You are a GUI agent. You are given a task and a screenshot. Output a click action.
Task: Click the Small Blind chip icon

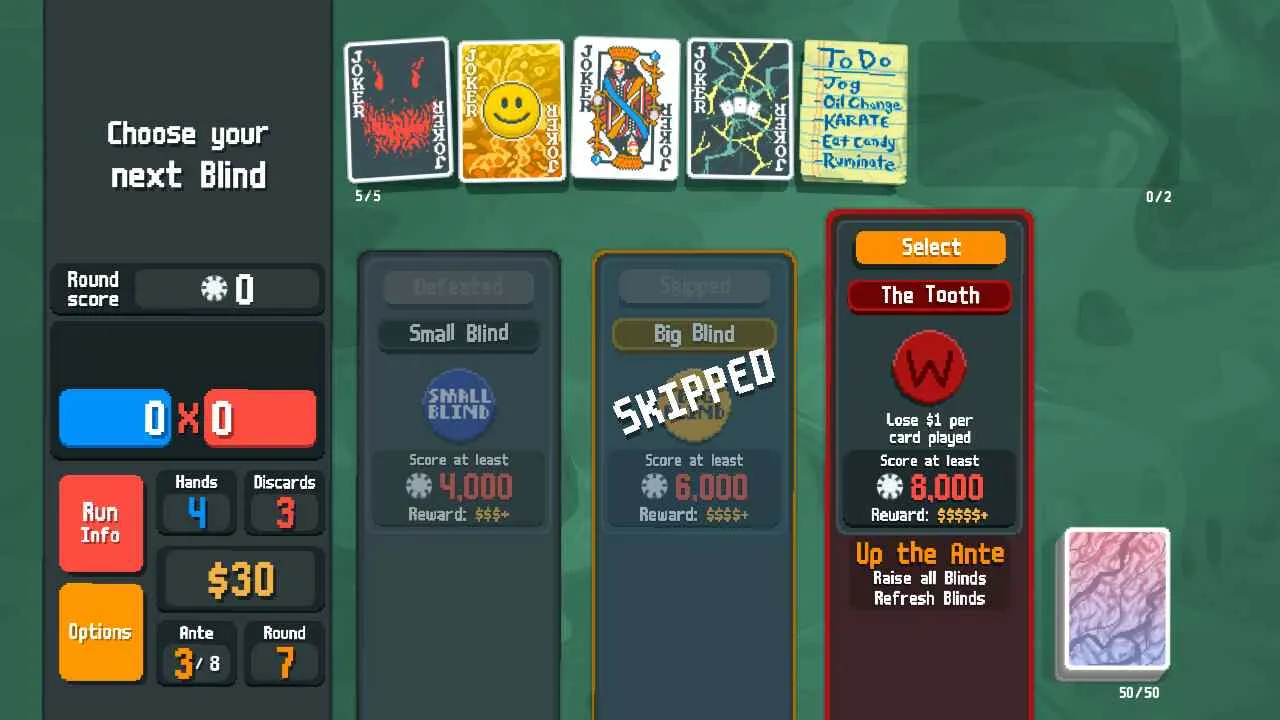(458, 405)
